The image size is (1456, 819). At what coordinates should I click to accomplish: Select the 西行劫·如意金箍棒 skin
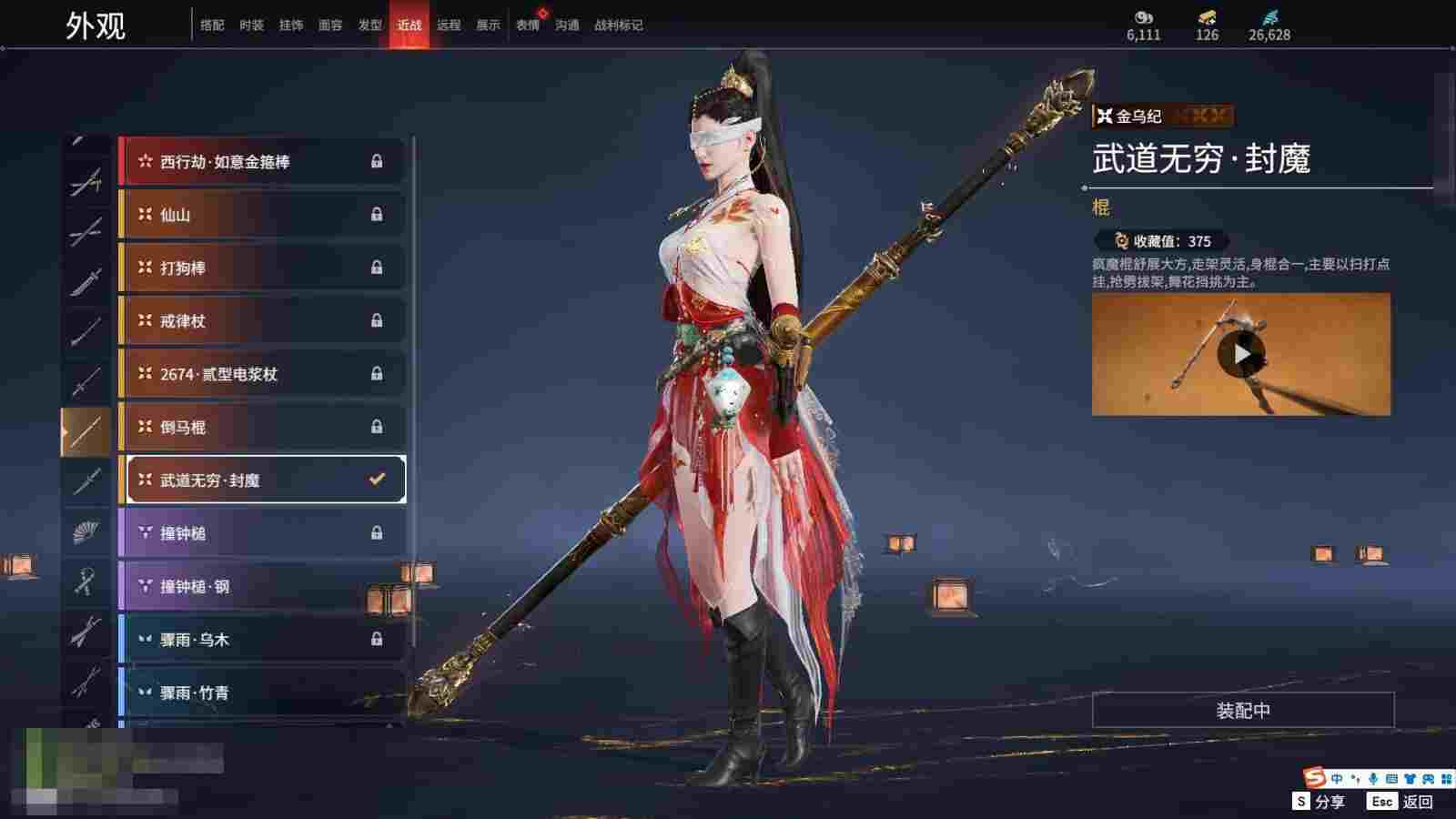click(262, 162)
